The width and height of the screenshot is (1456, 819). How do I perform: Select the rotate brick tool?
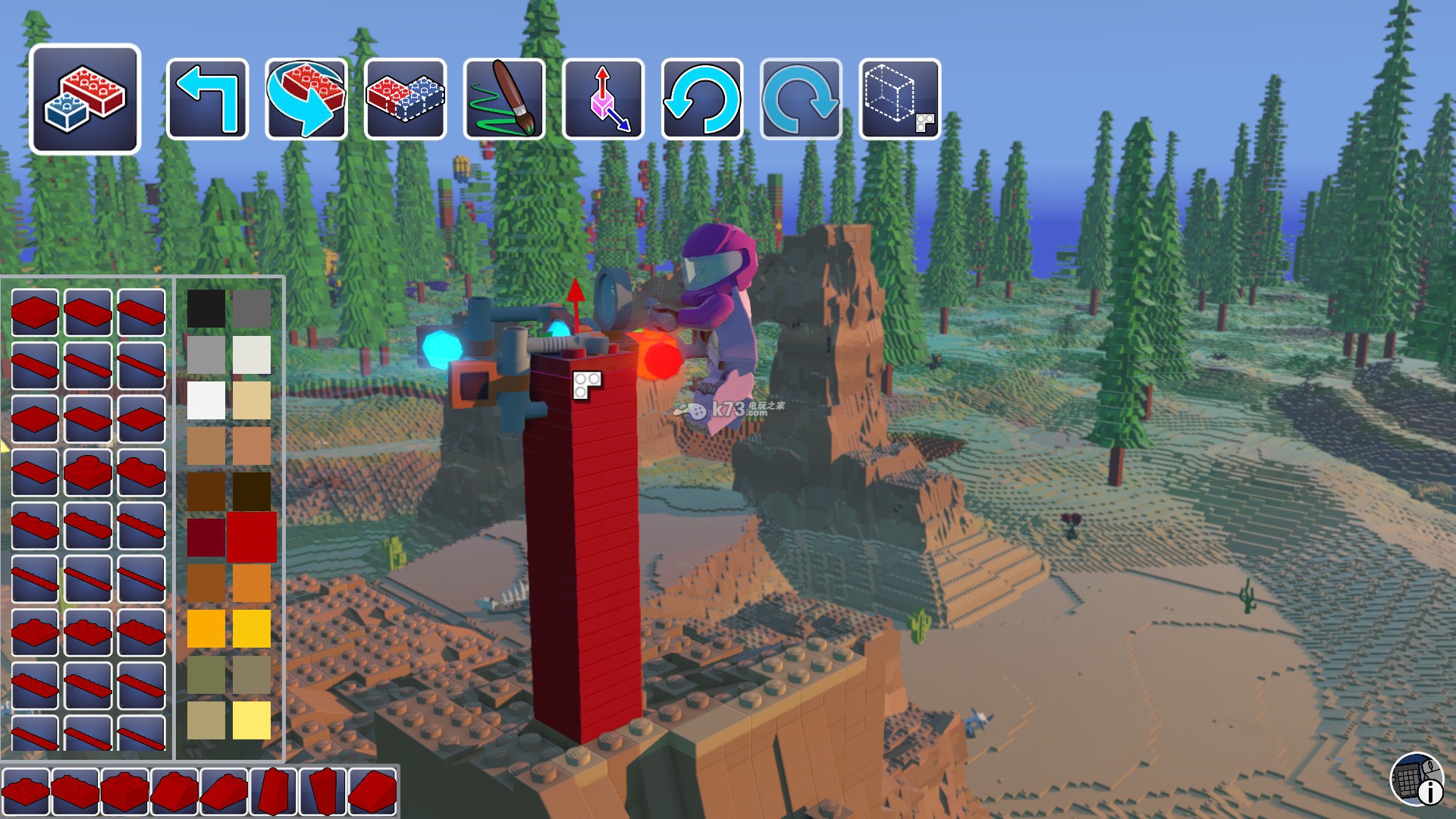coord(306,99)
